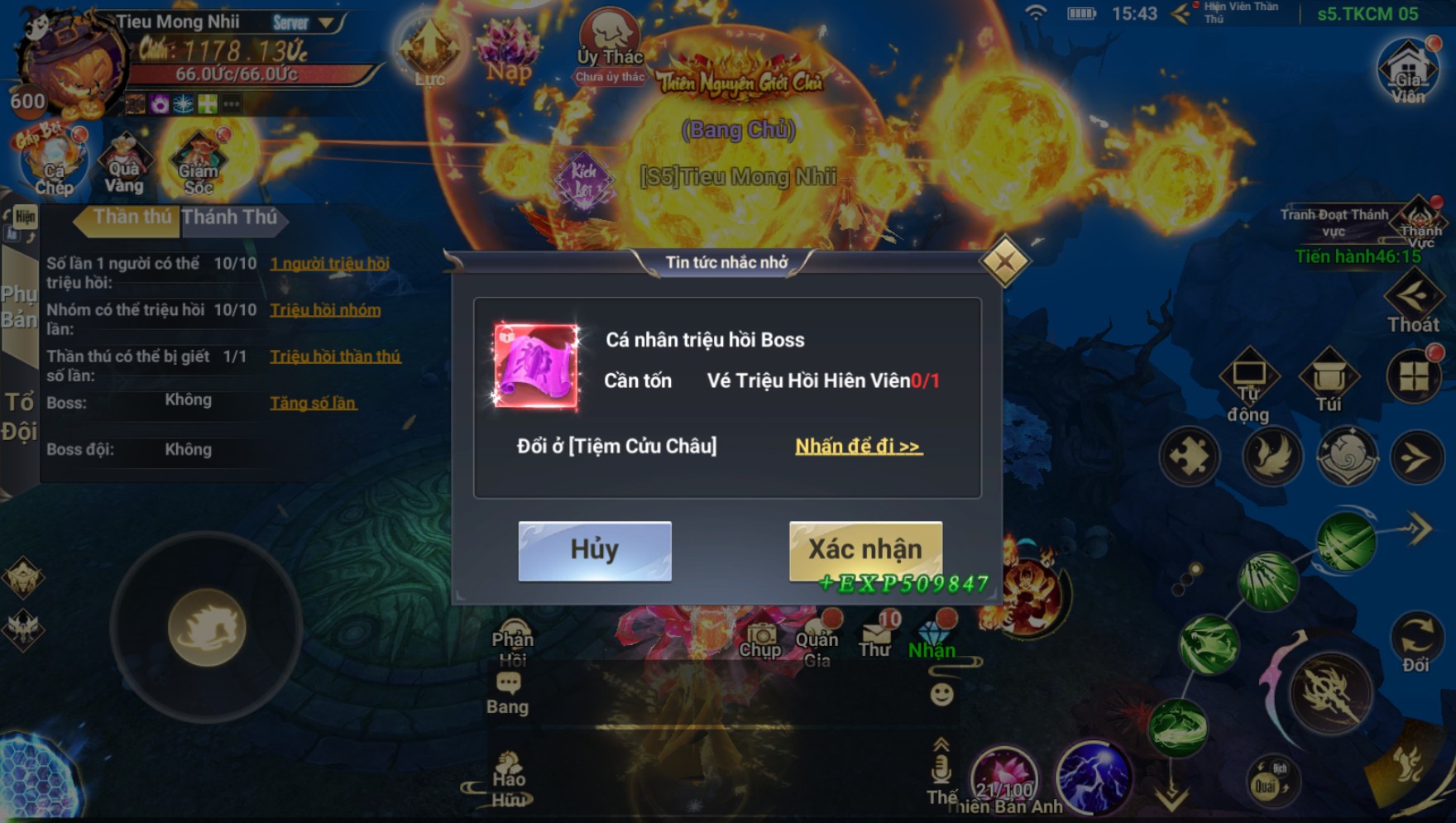Screen dimensions: 1456x823
Task: Open the Nạp recharge icon
Action: [508, 51]
